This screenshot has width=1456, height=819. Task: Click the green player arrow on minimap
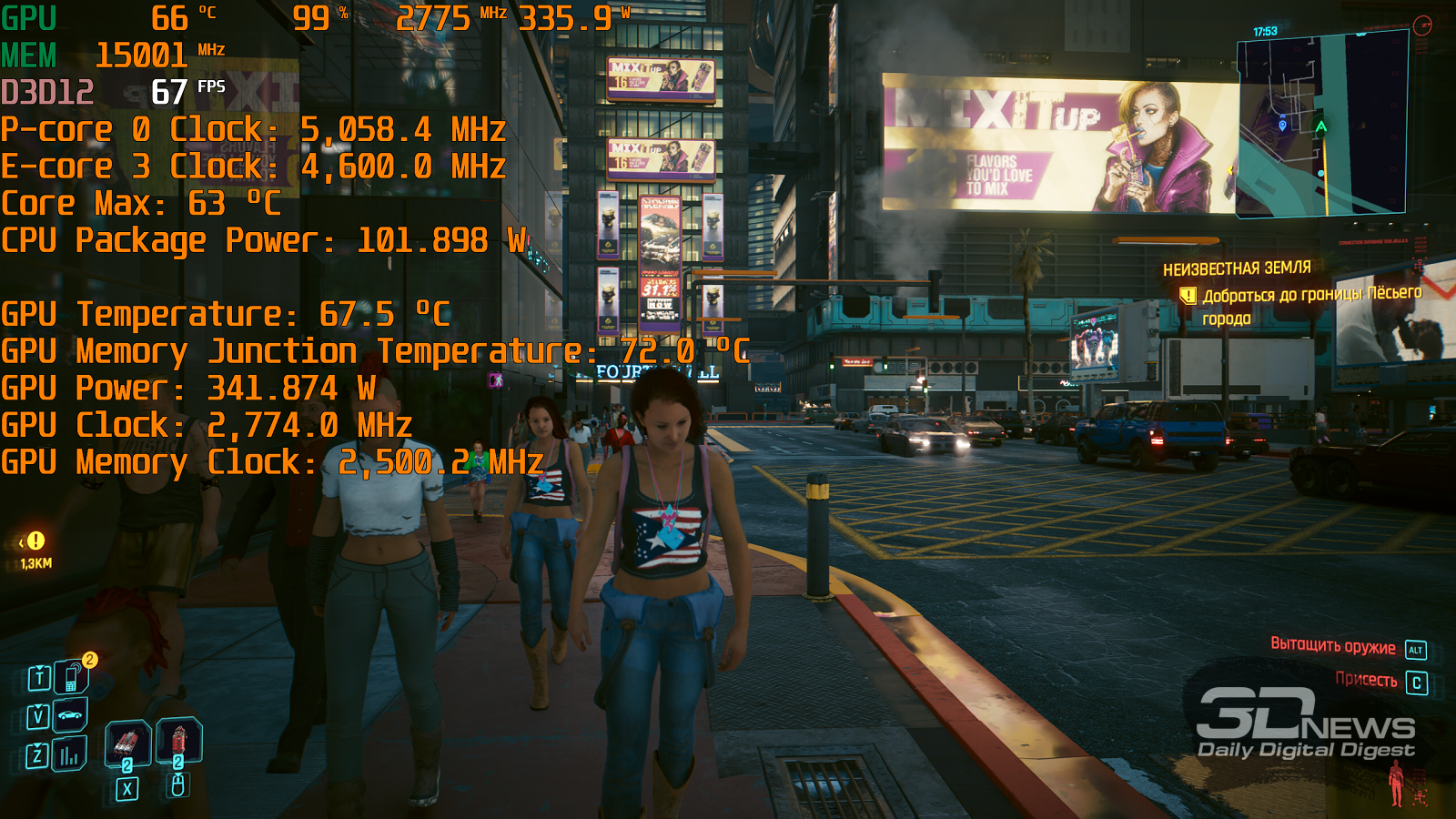pyautogui.click(x=1320, y=126)
